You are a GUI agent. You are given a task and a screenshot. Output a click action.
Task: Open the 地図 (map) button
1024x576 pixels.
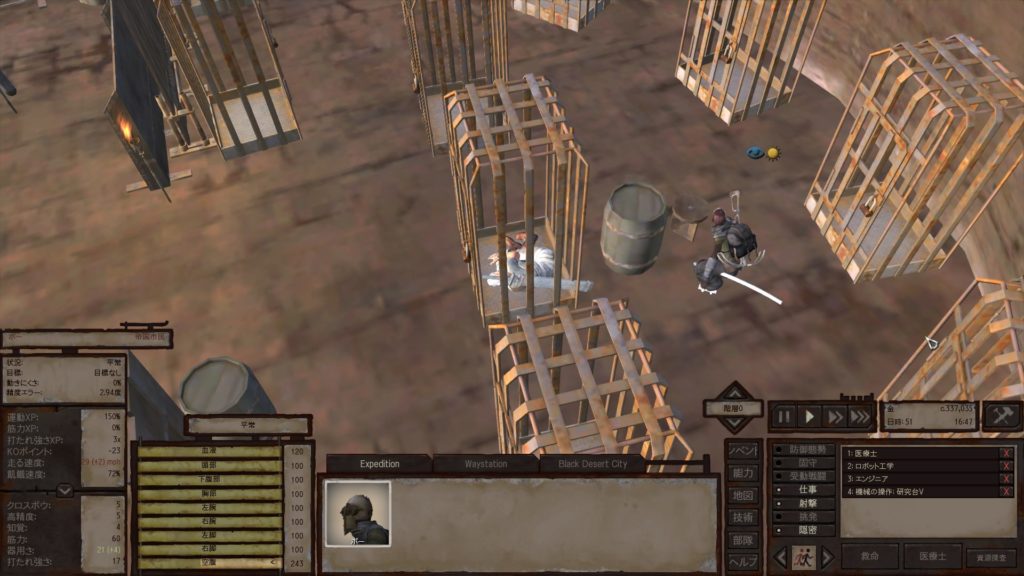pos(741,495)
